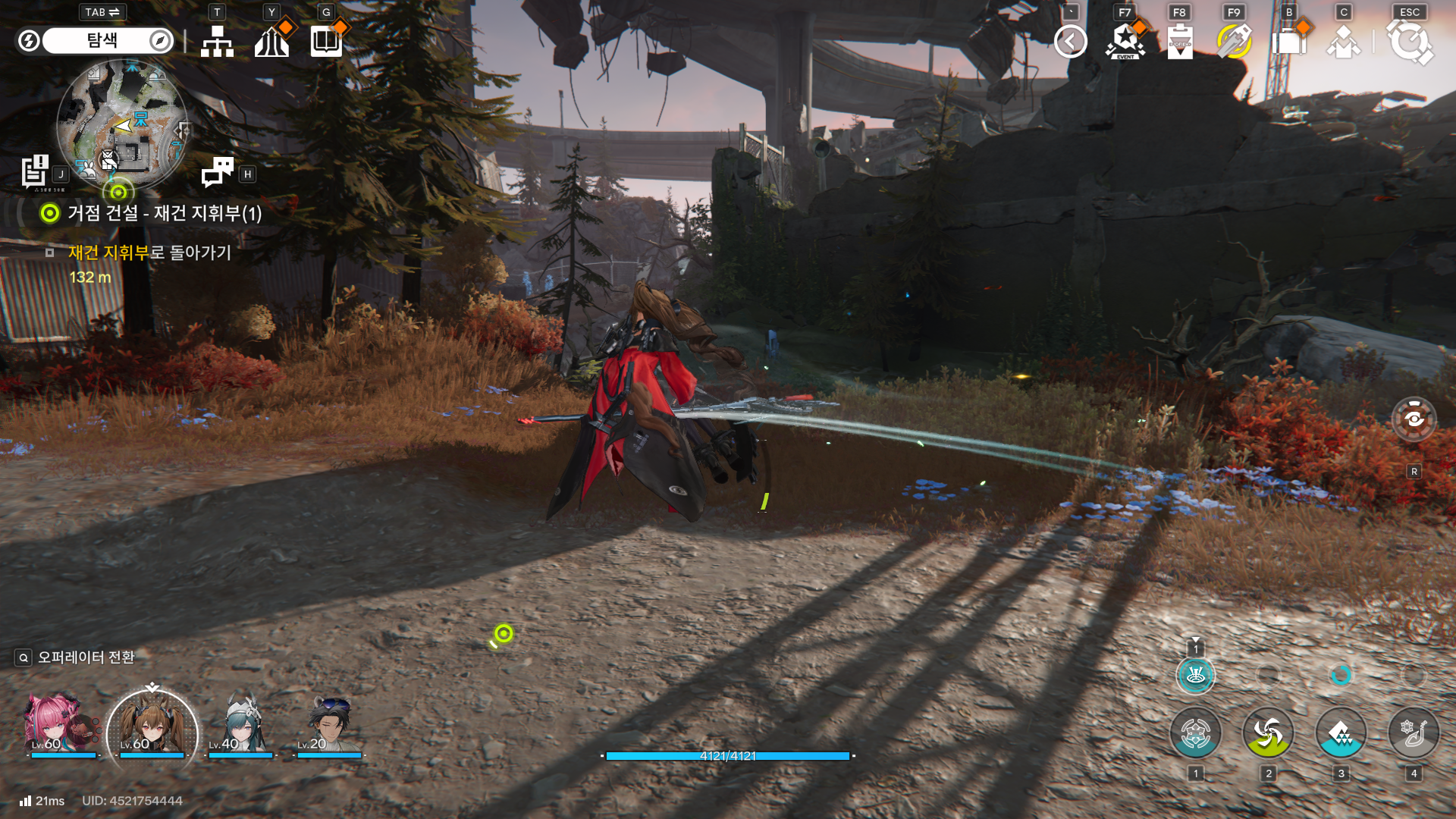Activate the teal crystal skill icon

(x=1341, y=733)
